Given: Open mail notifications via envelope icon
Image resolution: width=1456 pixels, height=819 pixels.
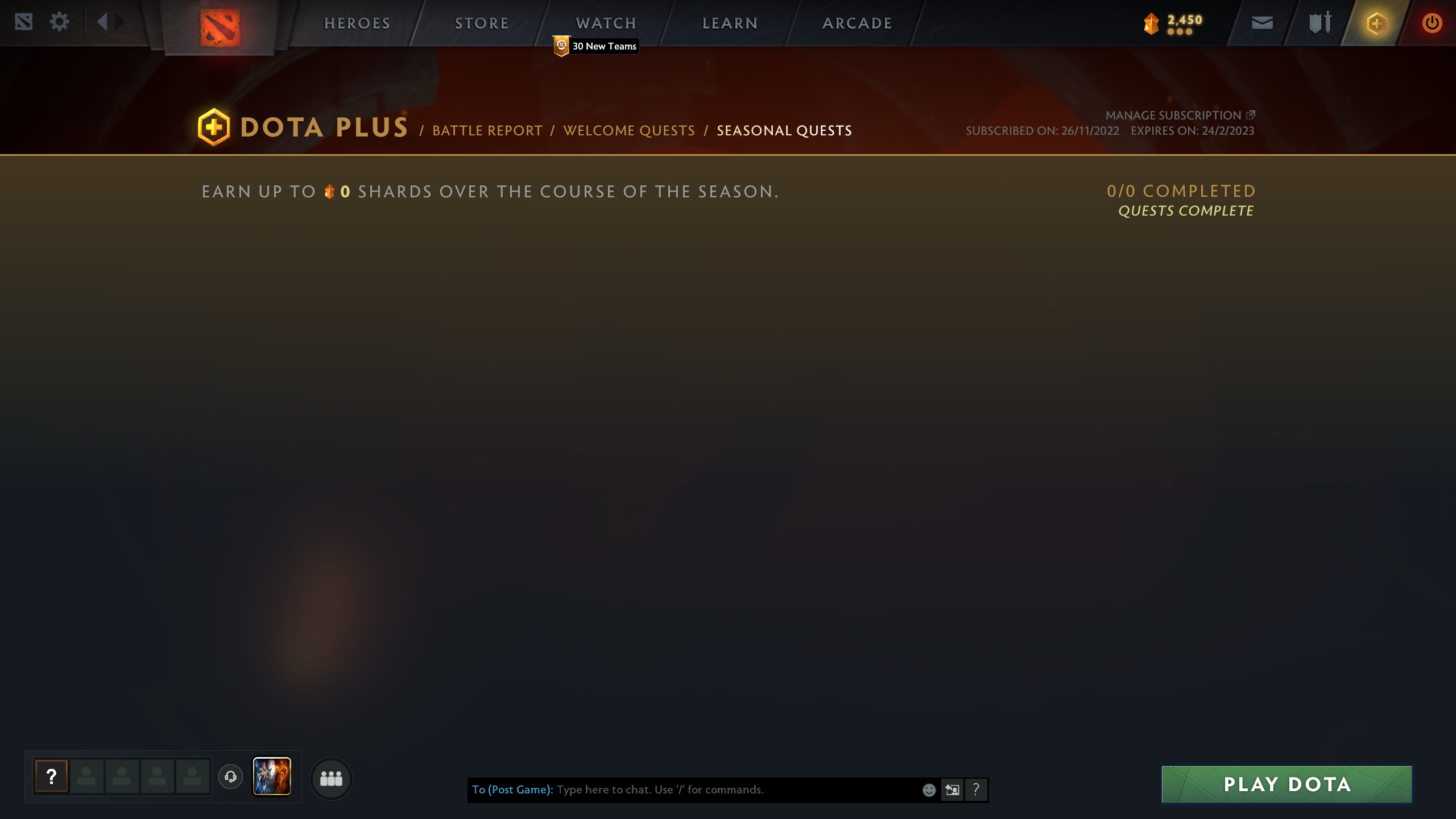Looking at the screenshot, I should (x=1263, y=23).
